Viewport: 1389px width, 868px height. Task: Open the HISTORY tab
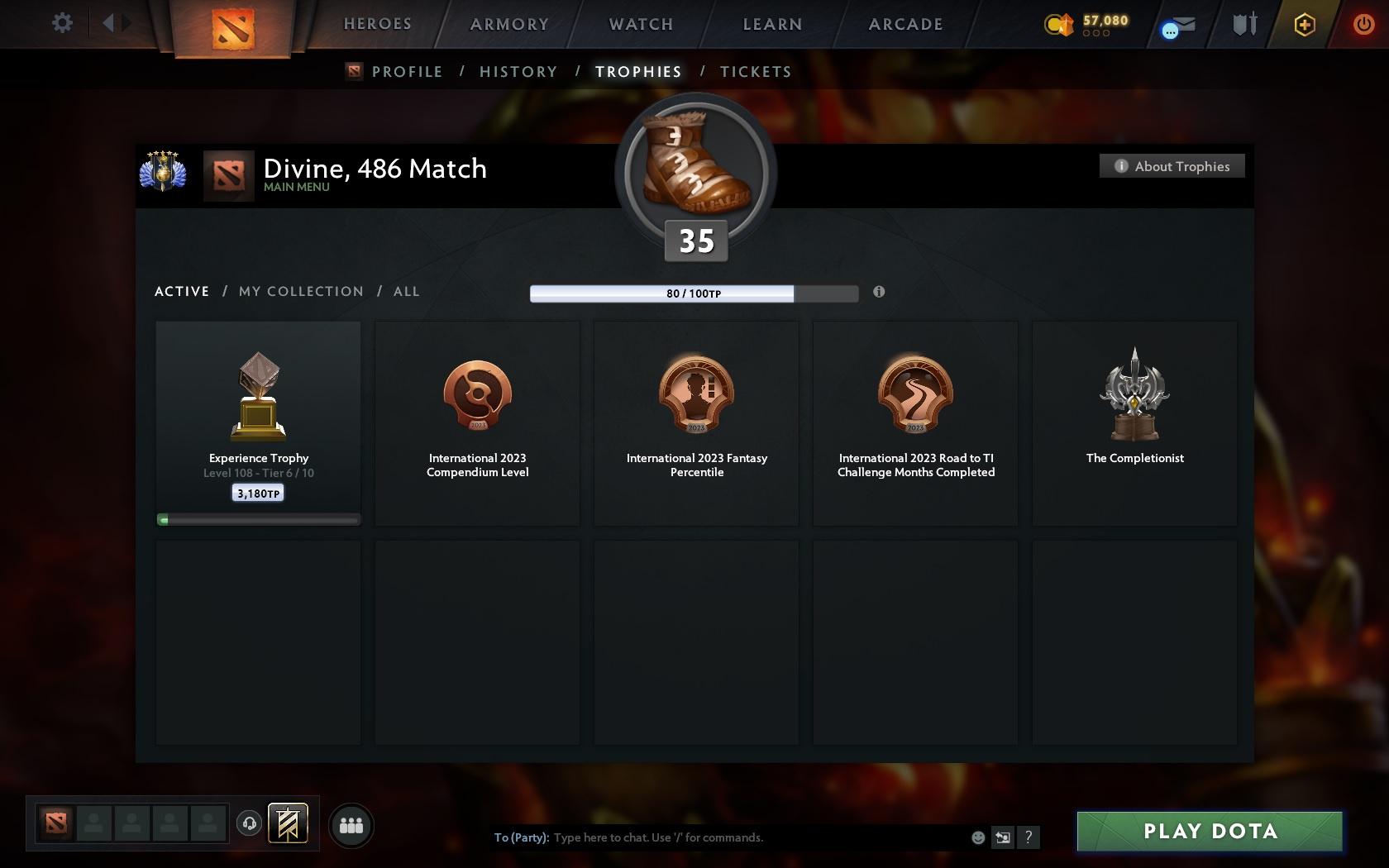tap(518, 71)
